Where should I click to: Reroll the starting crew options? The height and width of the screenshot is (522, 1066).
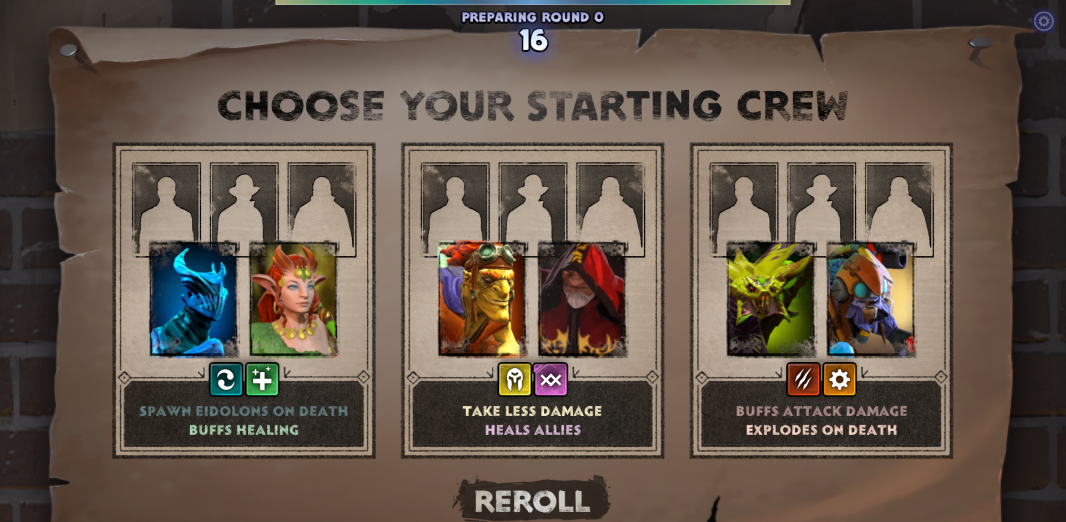pyautogui.click(x=532, y=501)
